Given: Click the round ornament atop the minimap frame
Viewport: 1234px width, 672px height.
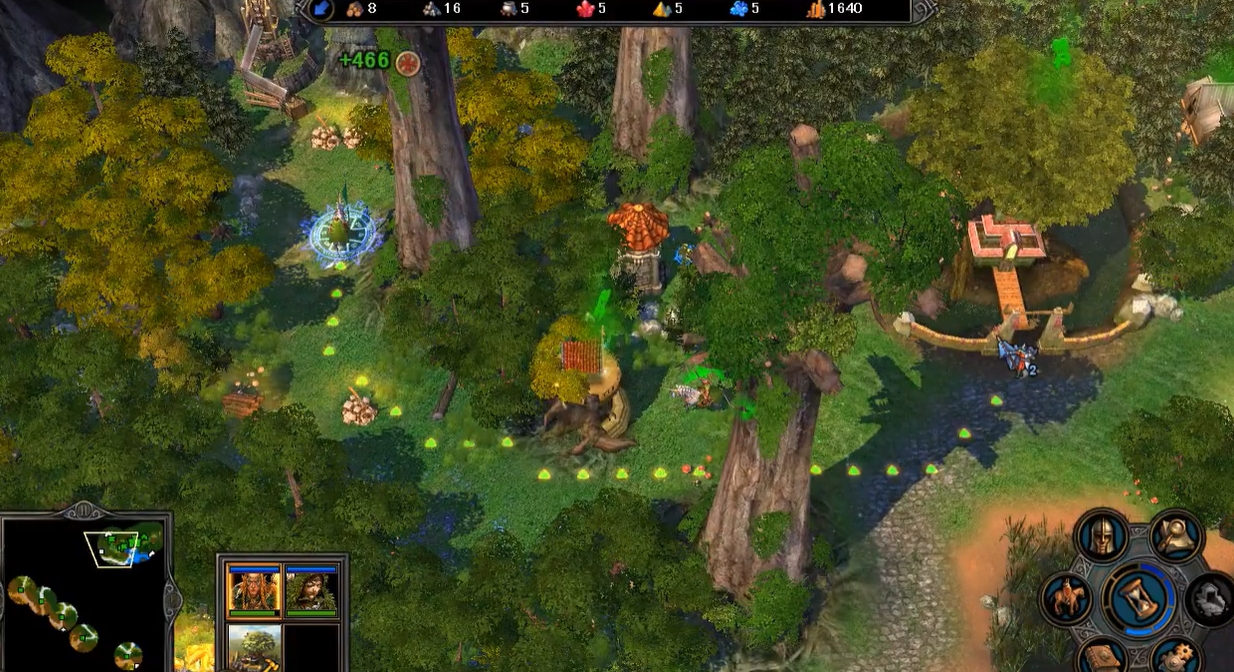Looking at the screenshot, I should point(86,510).
